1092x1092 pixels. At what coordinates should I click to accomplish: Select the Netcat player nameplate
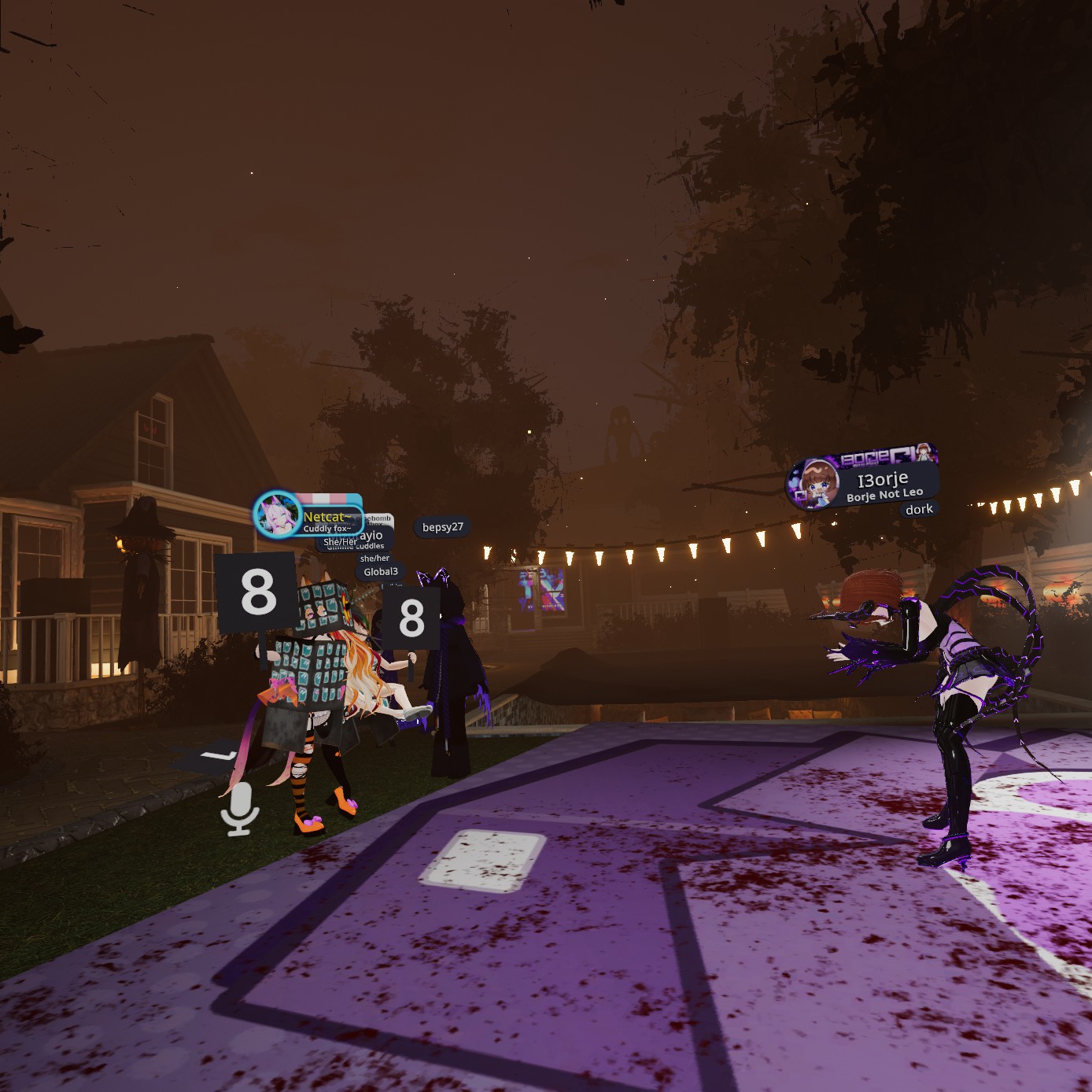[x=324, y=517]
